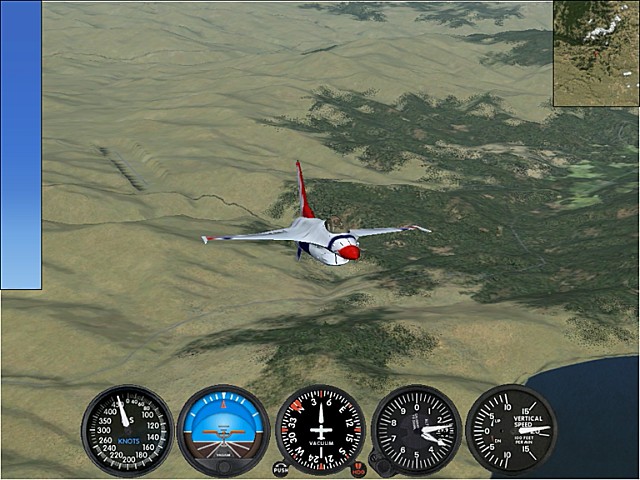This screenshot has height=480, width=640.
Task: Click the airspeed indicator gauge in knots
Action: [x=127, y=431]
